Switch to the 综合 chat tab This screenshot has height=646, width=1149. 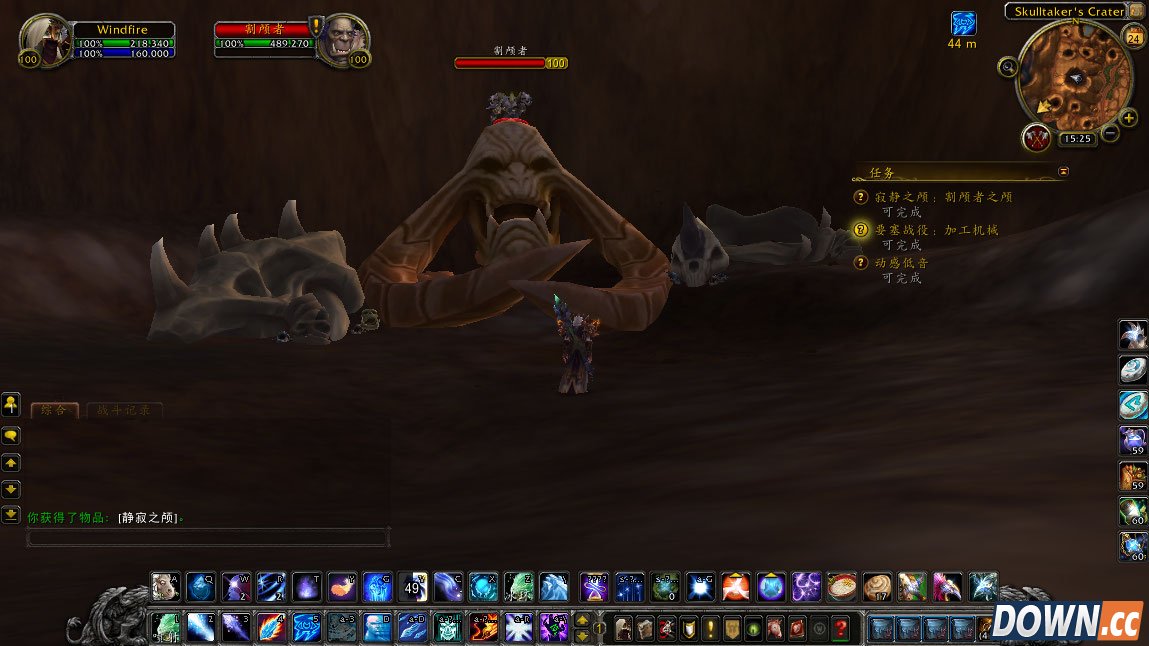(x=55, y=410)
